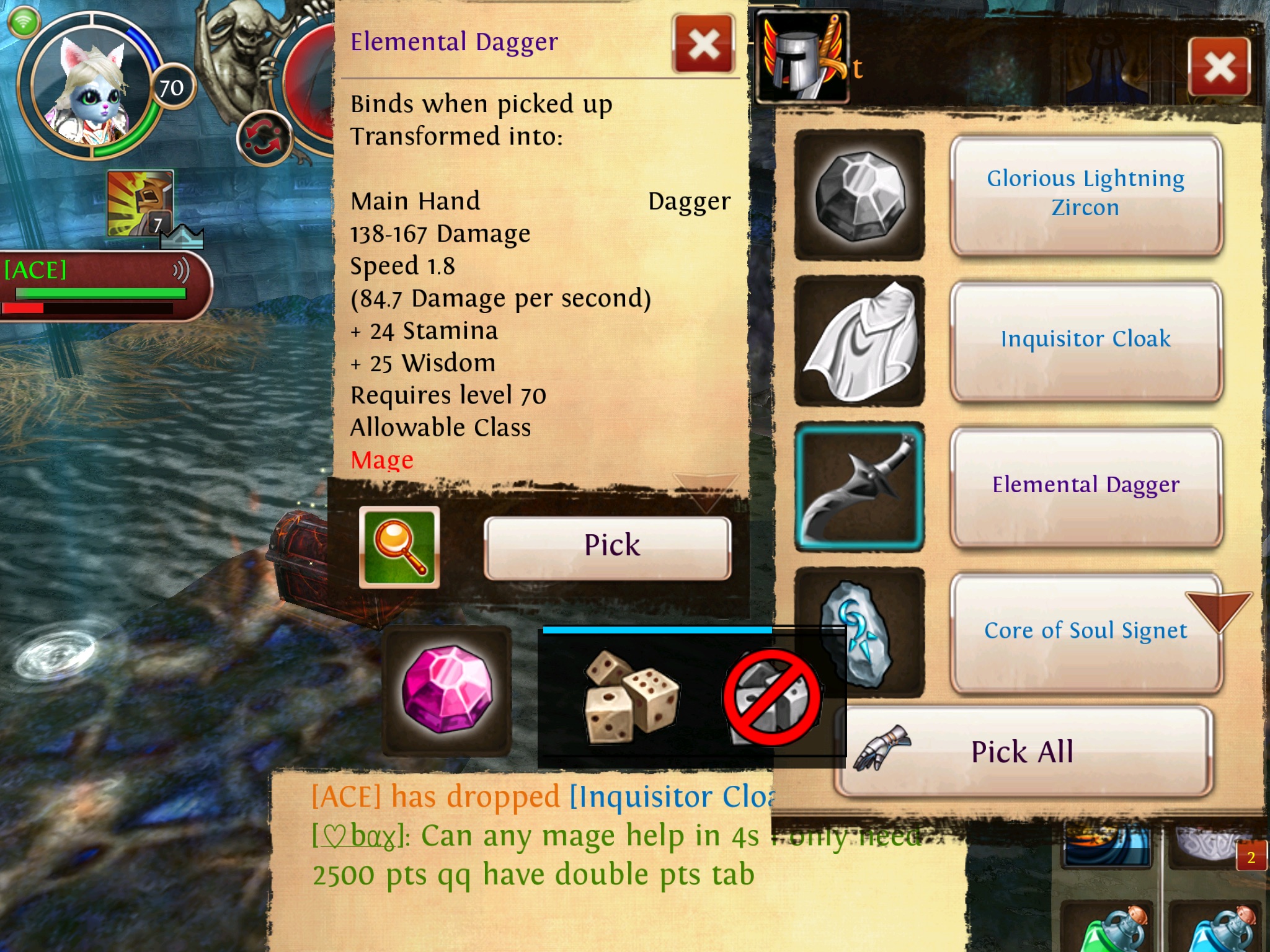This screenshot has width=1270, height=952.
Task: Click the highlighted dagger item icon
Action: (x=859, y=487)
